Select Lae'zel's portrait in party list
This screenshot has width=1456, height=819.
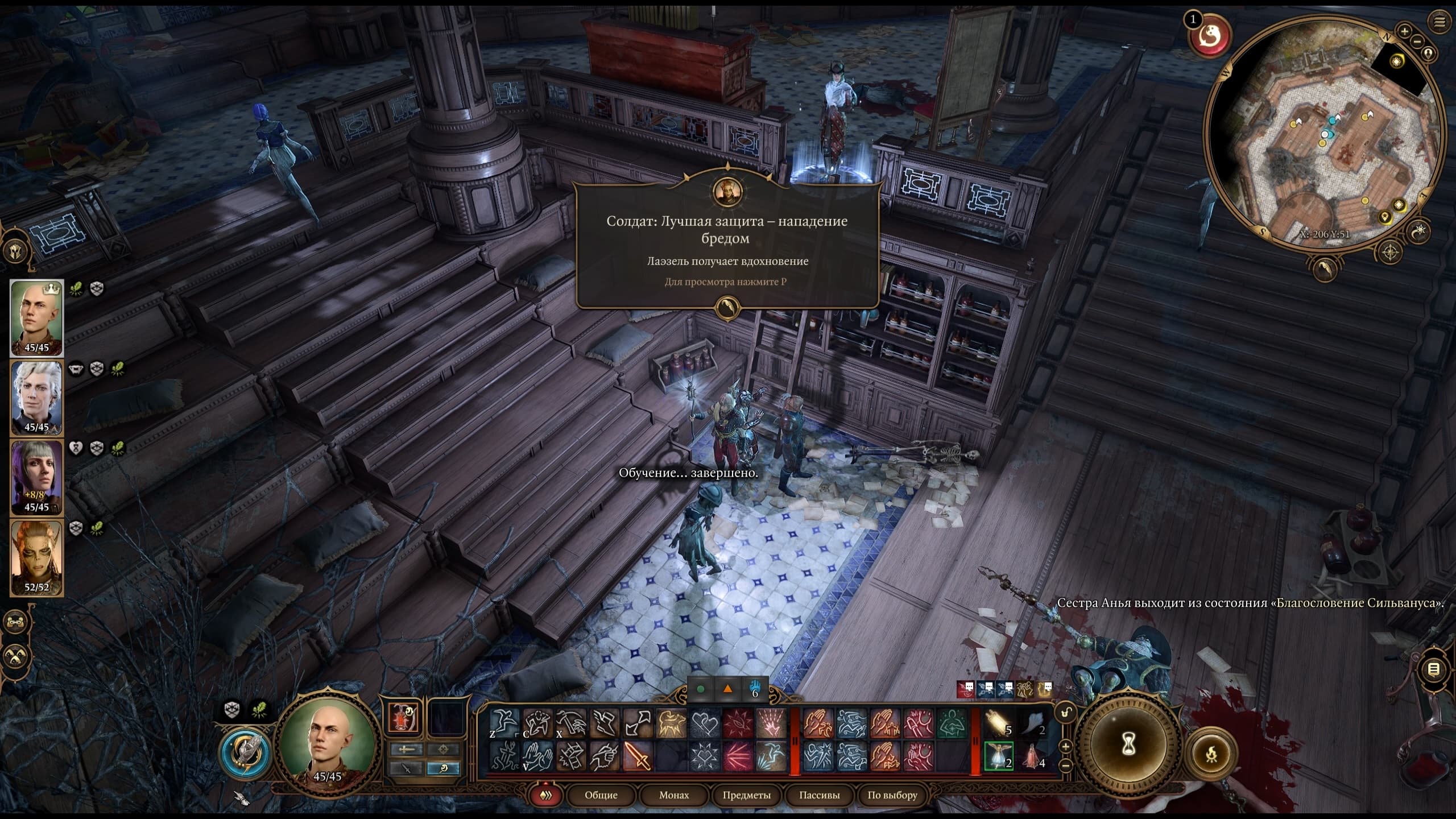36,556
